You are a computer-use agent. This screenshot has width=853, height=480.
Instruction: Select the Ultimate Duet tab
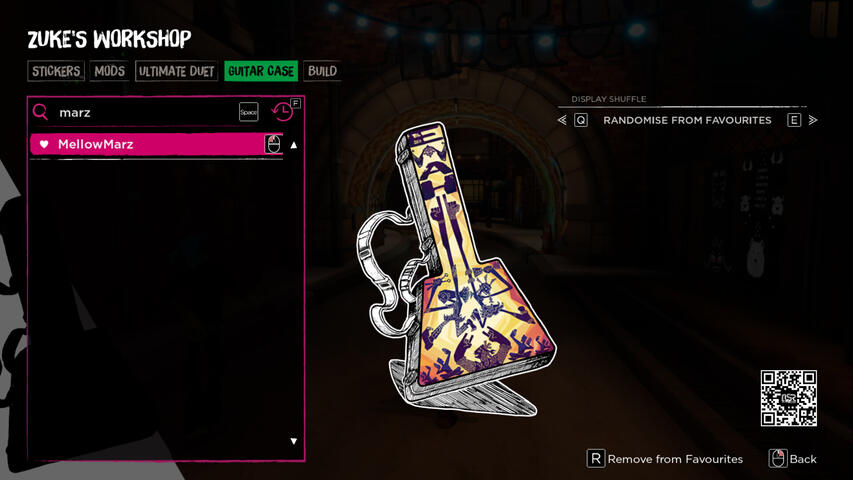(176, 71)
